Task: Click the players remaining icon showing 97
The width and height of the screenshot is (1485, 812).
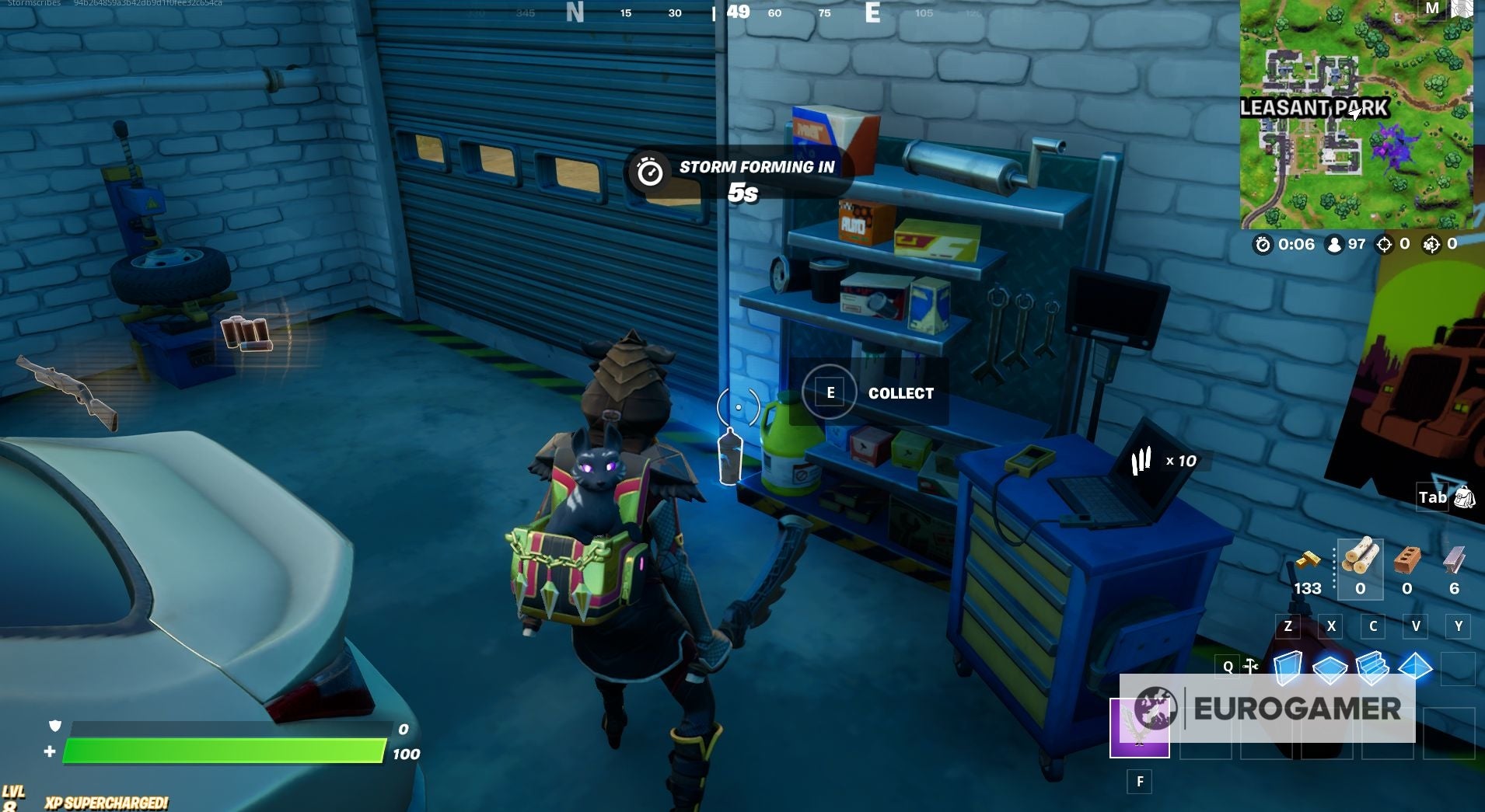Action: pyautogui.click(x=1335, y=245)
